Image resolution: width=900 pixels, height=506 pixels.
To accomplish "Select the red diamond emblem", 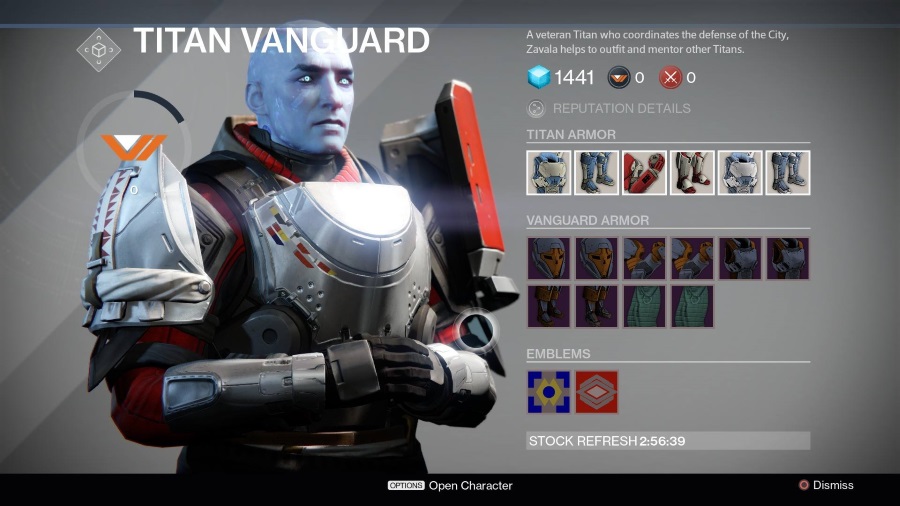I will (x=597, y=392).
